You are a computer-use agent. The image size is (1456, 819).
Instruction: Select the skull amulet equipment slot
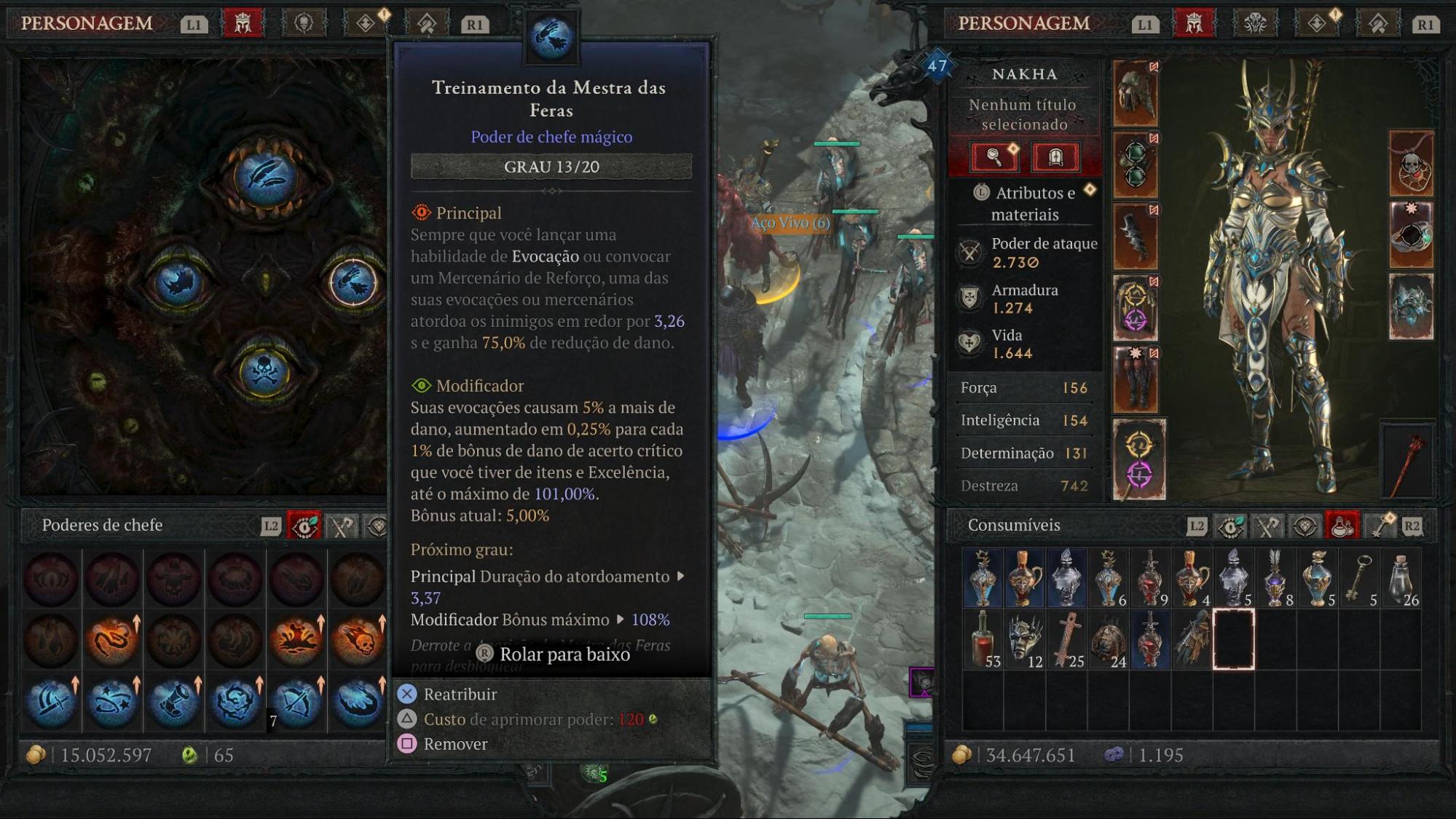click(x=1411, y=165)
